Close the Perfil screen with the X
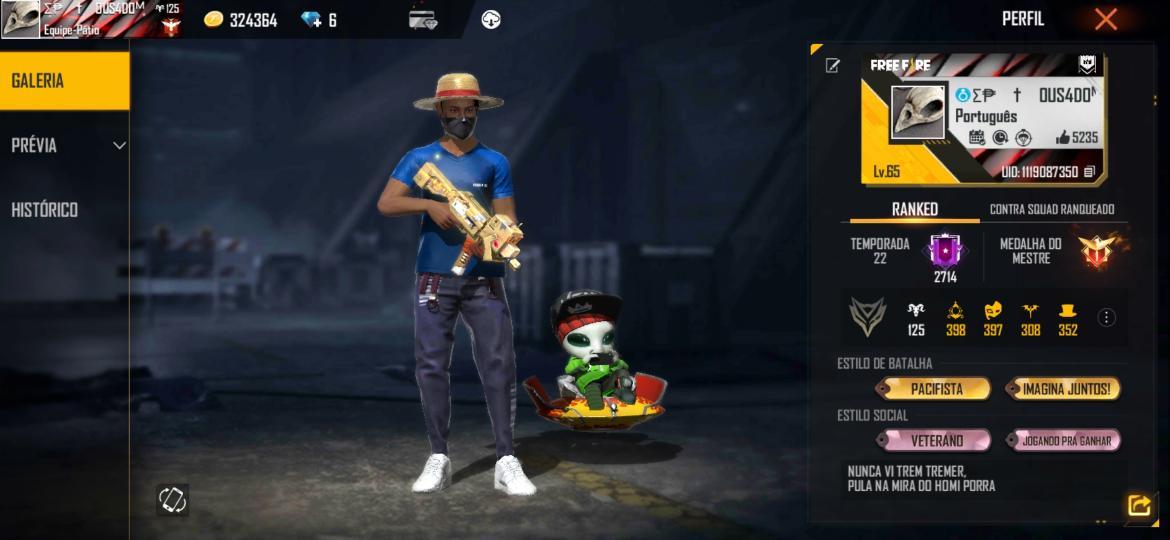 click(1105, 19)
